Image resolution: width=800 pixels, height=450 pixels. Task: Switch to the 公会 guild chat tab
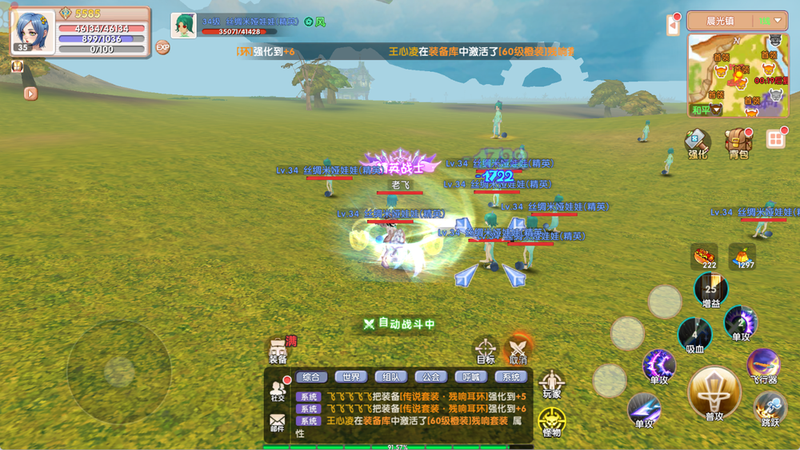point(431,377)
